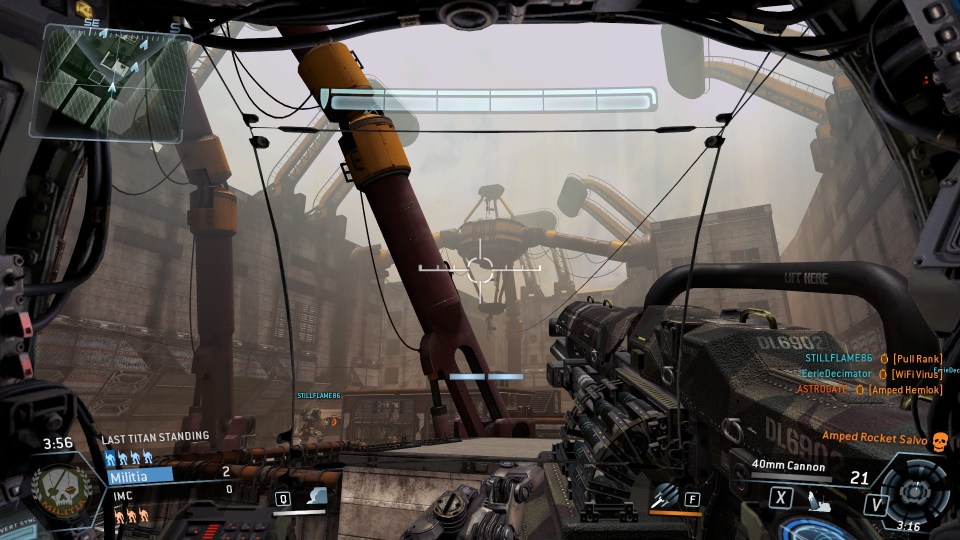The image size is (960, 540).
Task: Open the ASTROGATE Amped Hemlok feed entry
Action: pos(869,389)
